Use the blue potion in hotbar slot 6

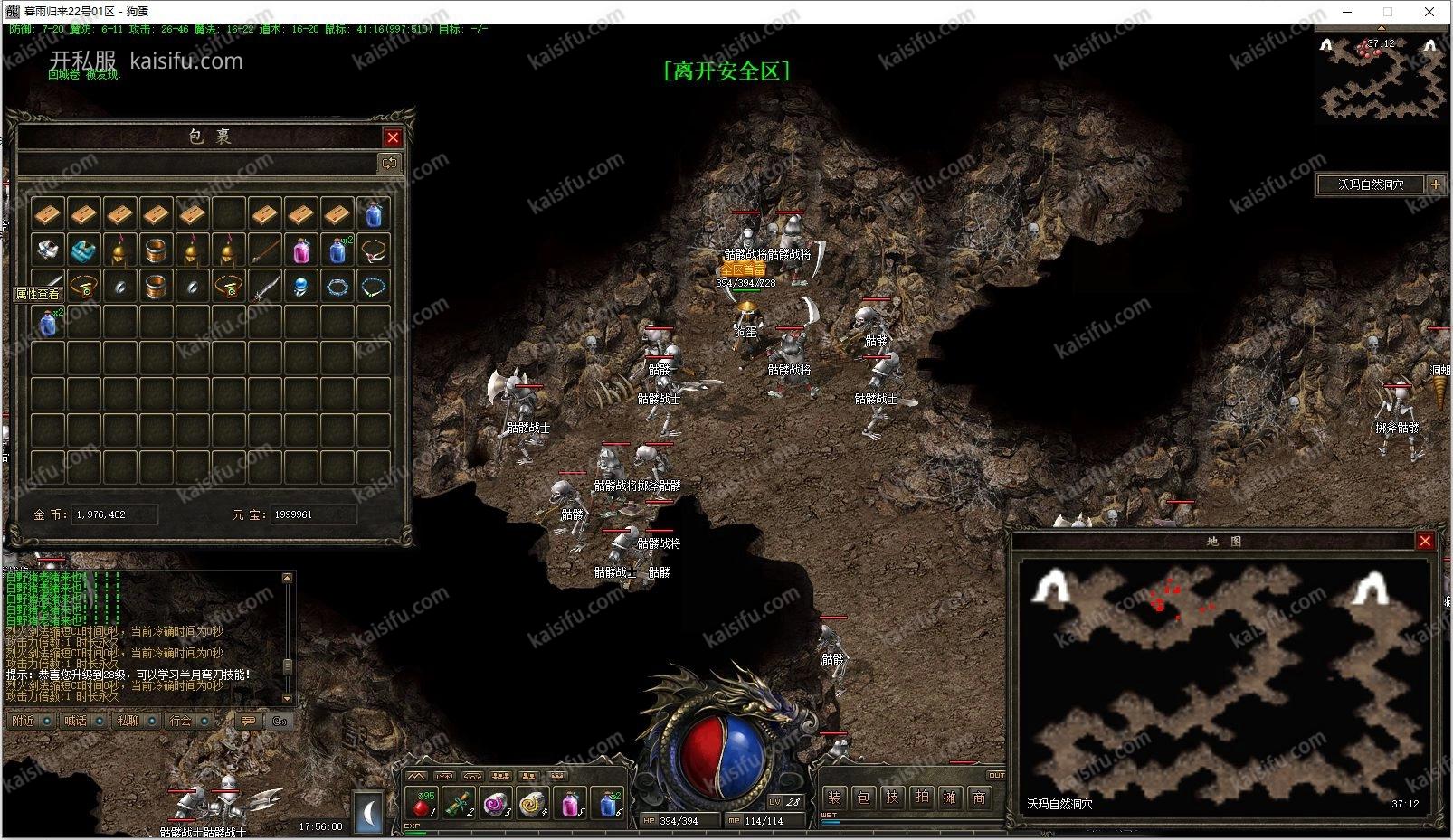609,804
